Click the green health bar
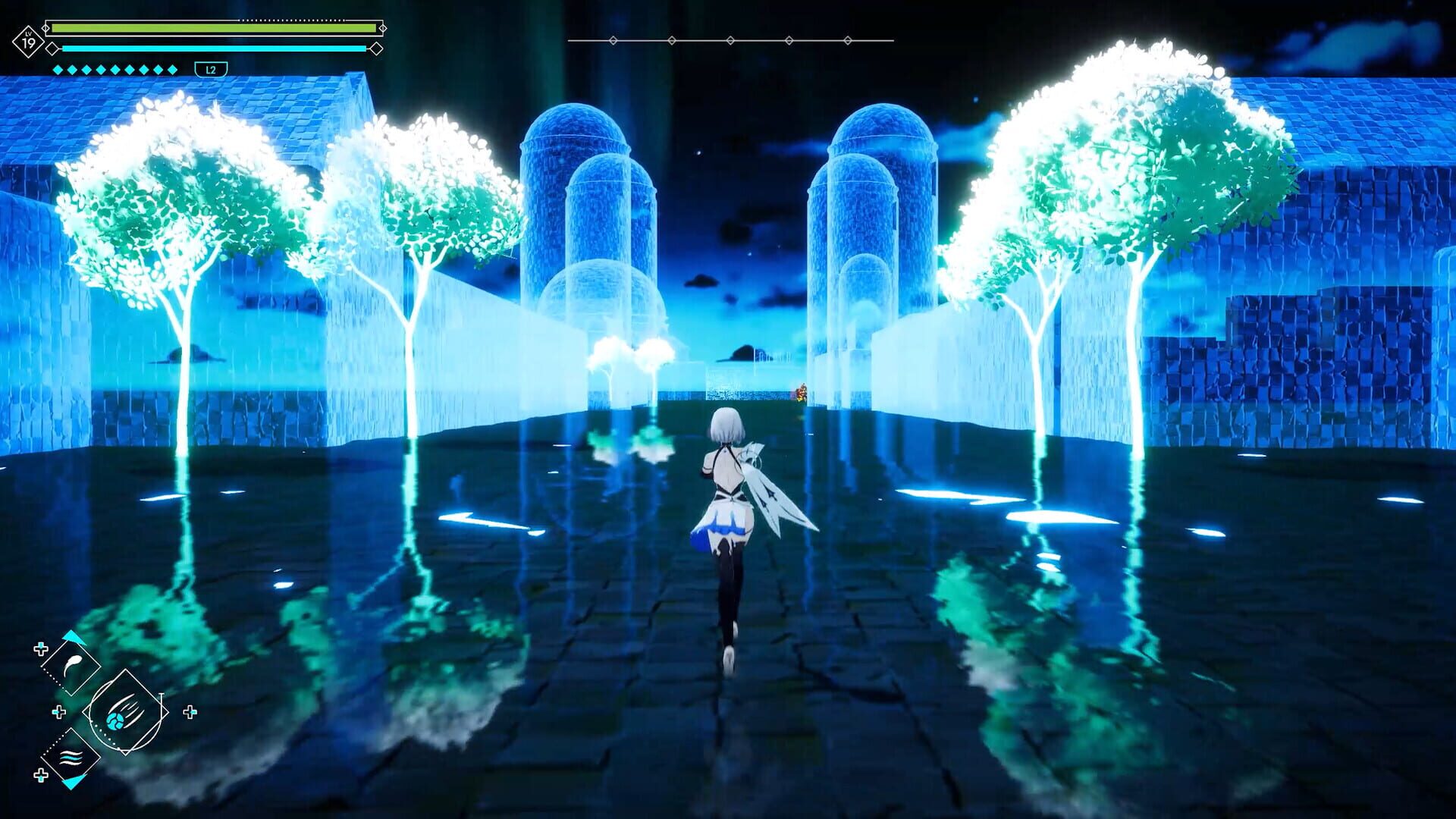Viewport: 1456px width, 819px height. coord(212,27)
